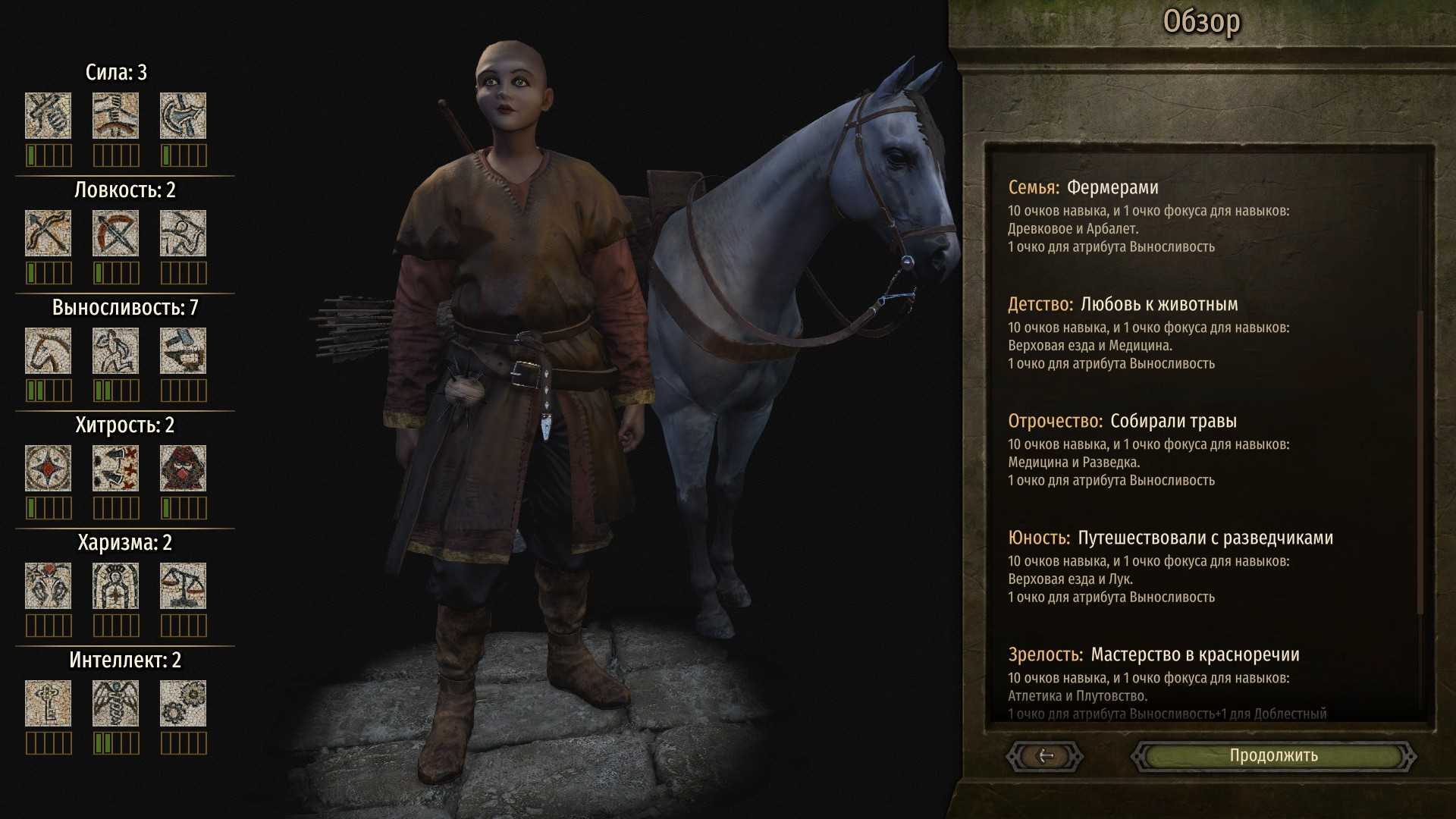Select the athletics running figure icon

pyautogui.click(x=115, y=351)
